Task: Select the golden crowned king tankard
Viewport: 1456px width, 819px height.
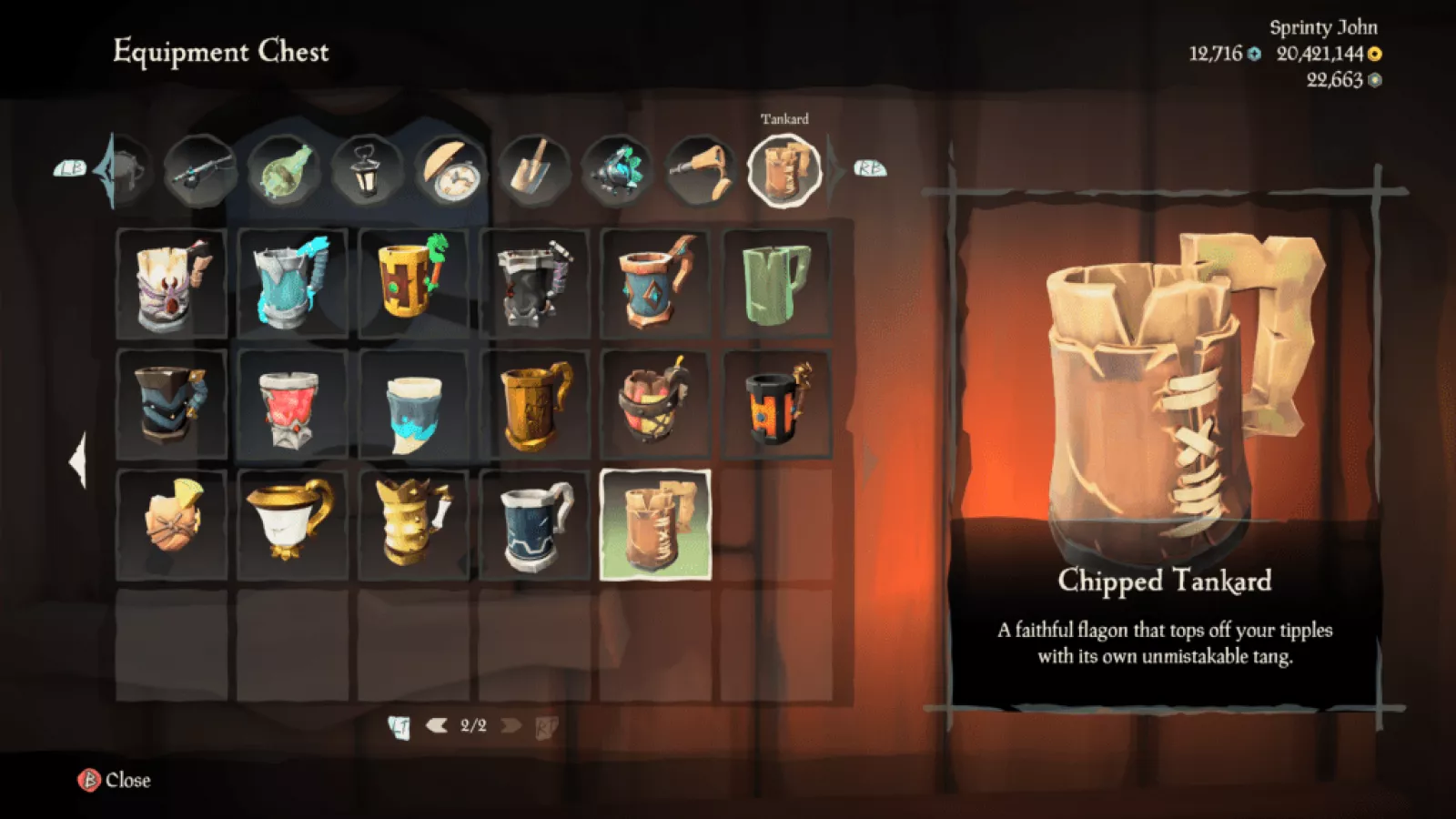Action: [414, 525]
